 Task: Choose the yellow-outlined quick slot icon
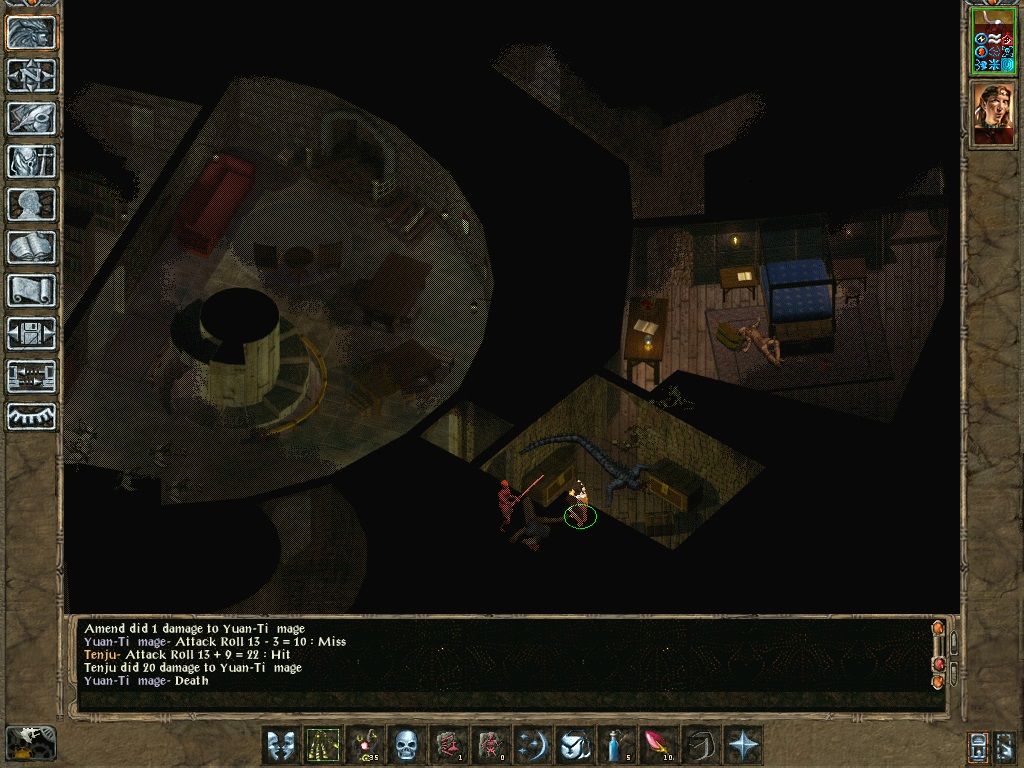tap(322, 746)
